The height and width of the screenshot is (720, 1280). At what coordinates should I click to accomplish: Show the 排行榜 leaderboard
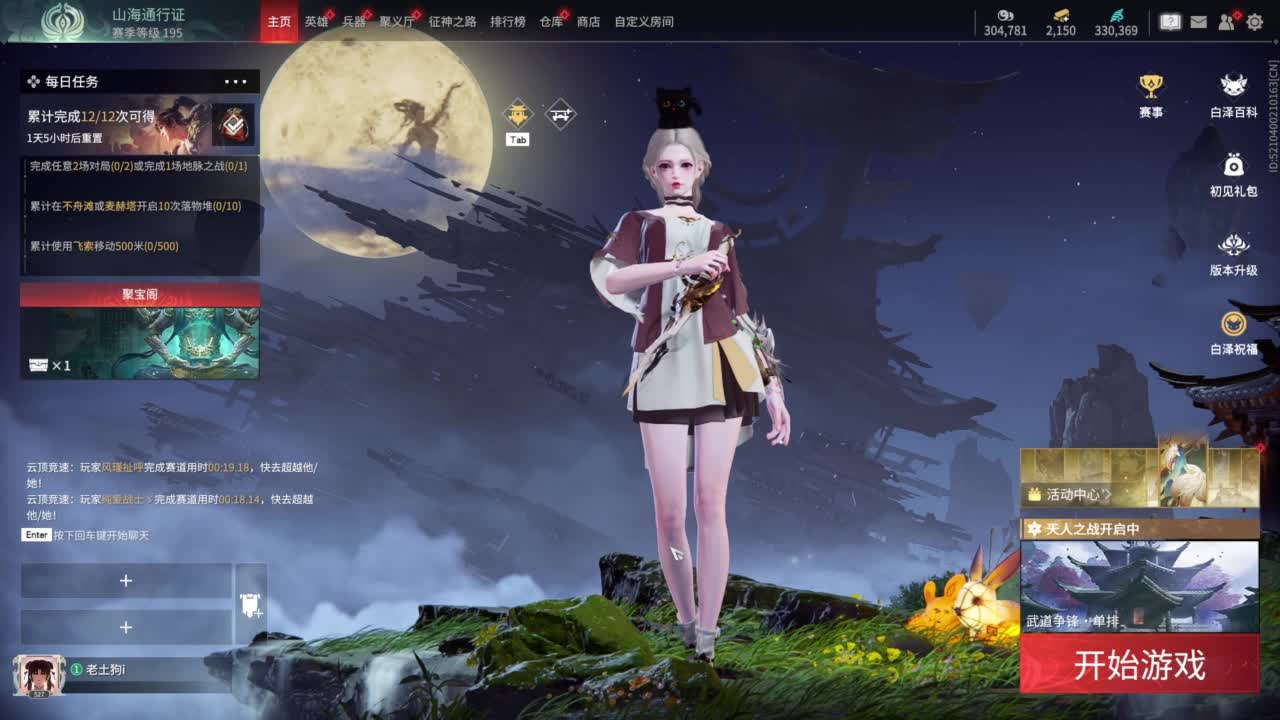[x=507, y=21]
